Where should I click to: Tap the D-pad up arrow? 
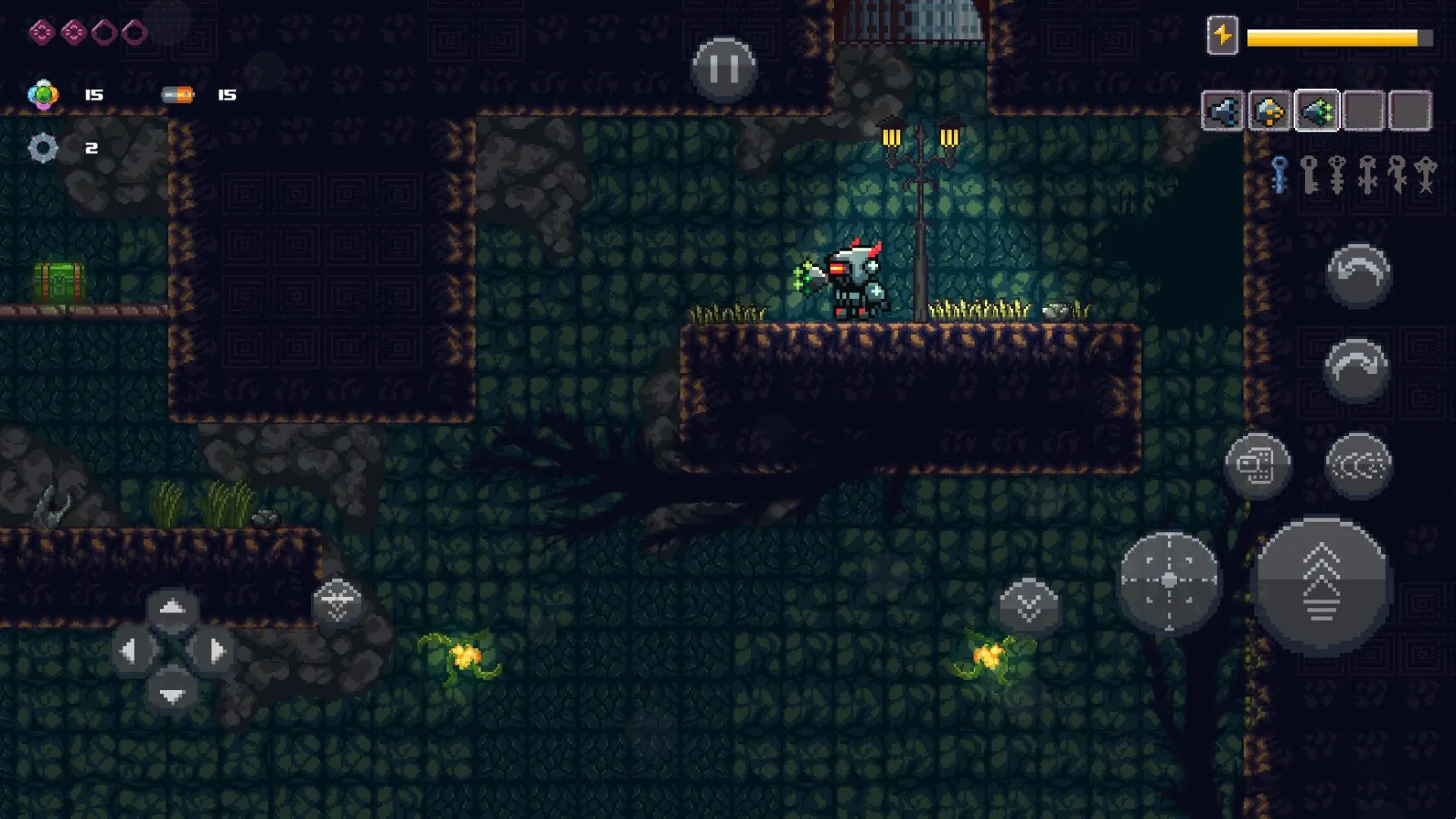click(171, 608)
